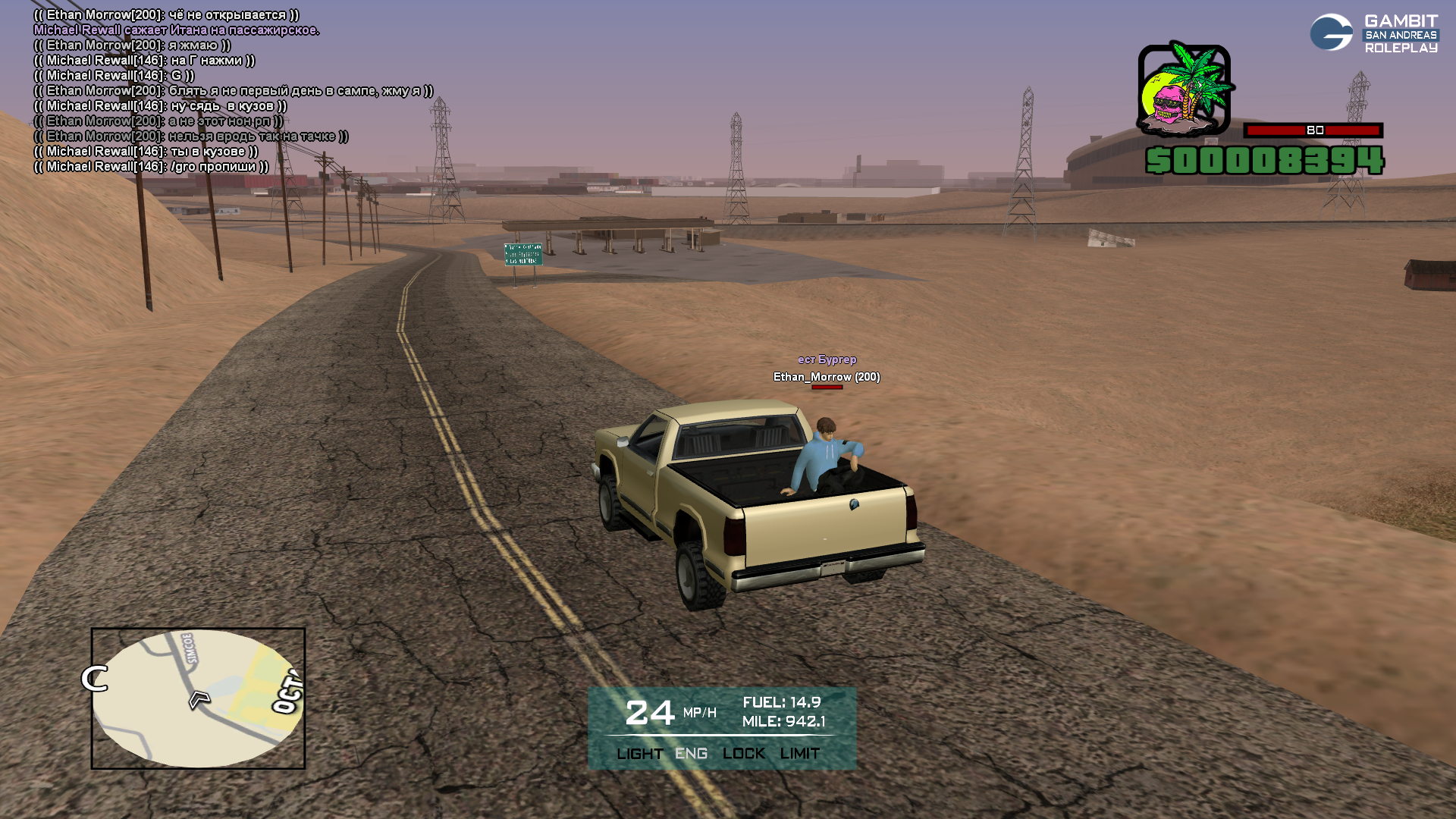Viewport: 1456px width, 819px height.
Task: Toggle the LIGHT indicator on speedometer
Action: click(639, 754)
